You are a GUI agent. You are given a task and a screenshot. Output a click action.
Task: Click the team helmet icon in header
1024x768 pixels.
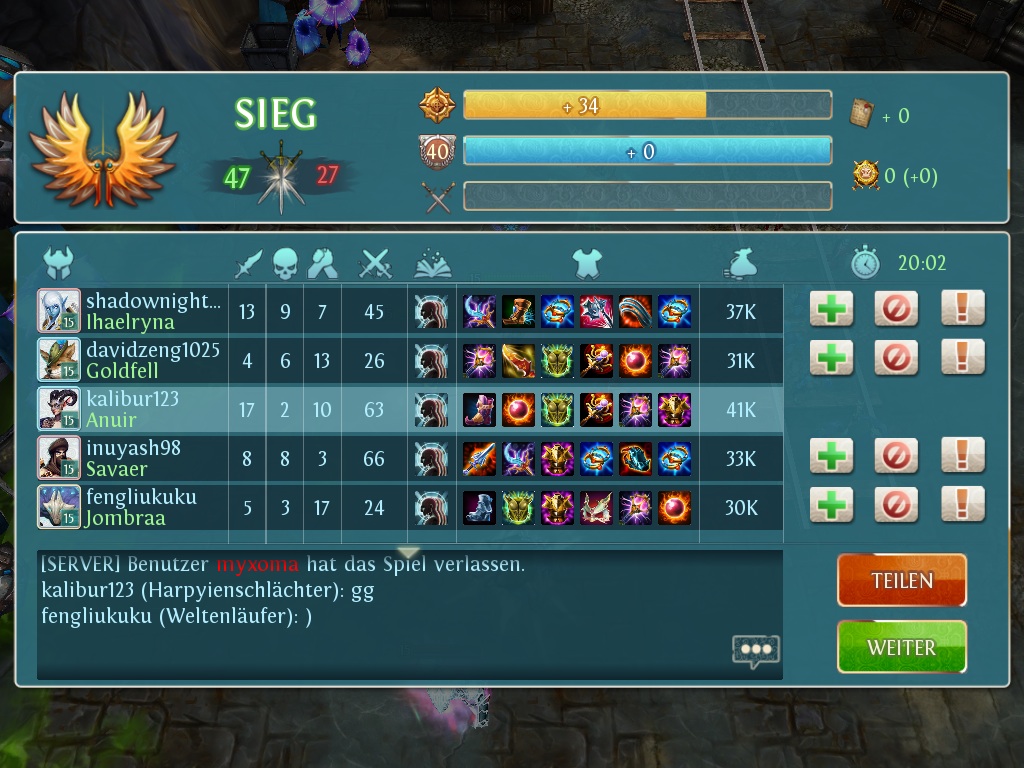coord(60,263)
